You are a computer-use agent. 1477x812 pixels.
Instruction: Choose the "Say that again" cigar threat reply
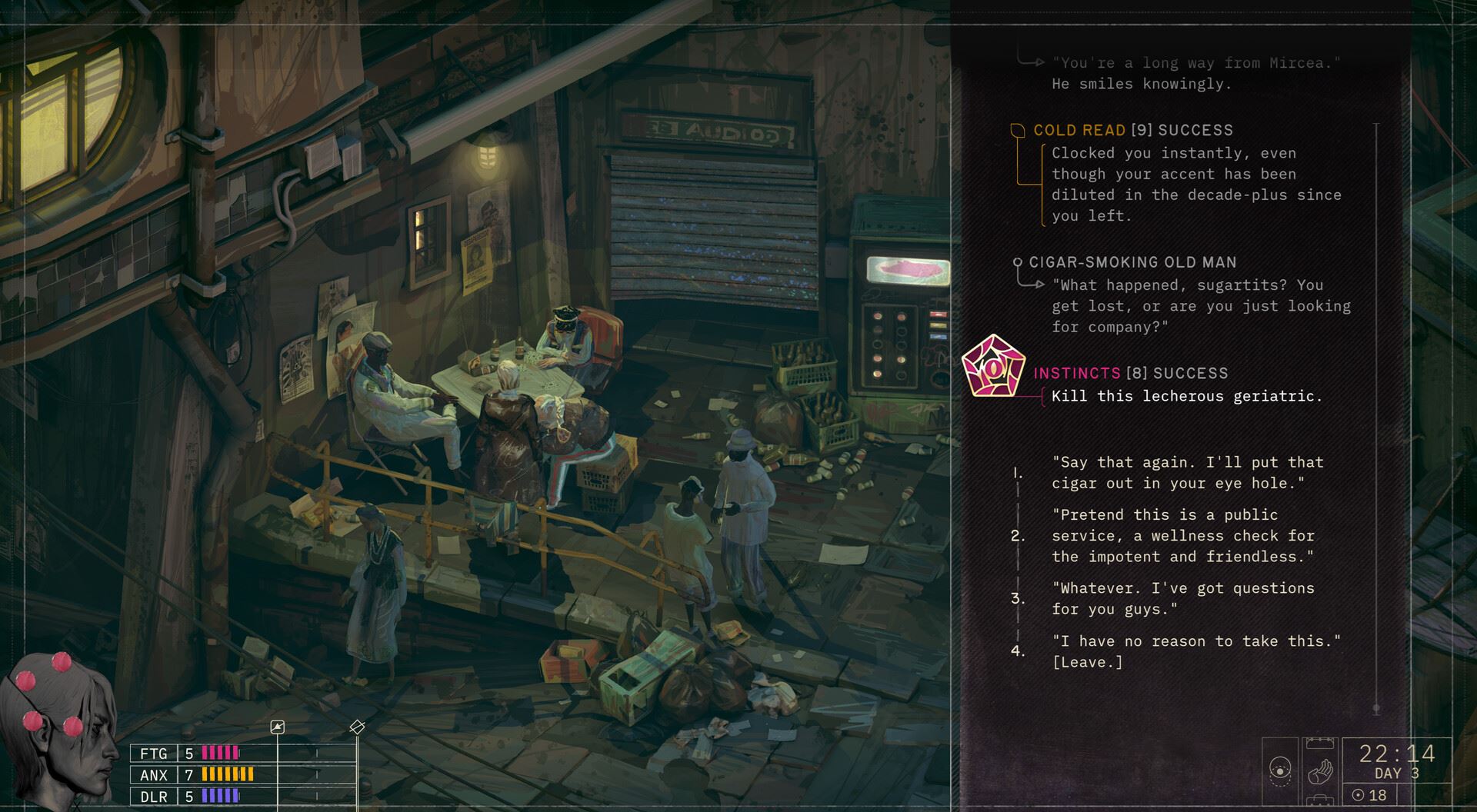click(1187, 473)
